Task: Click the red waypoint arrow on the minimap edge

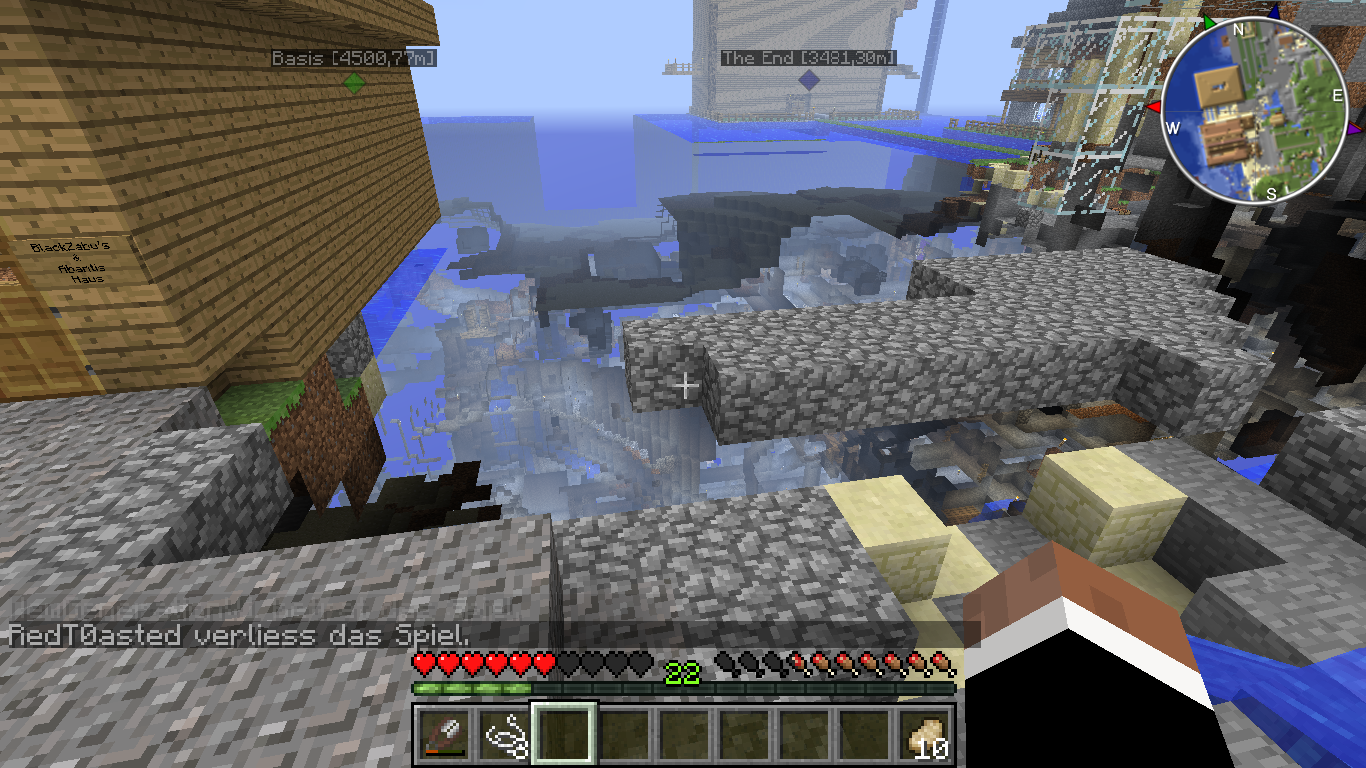Action: tap(1153, 106)
